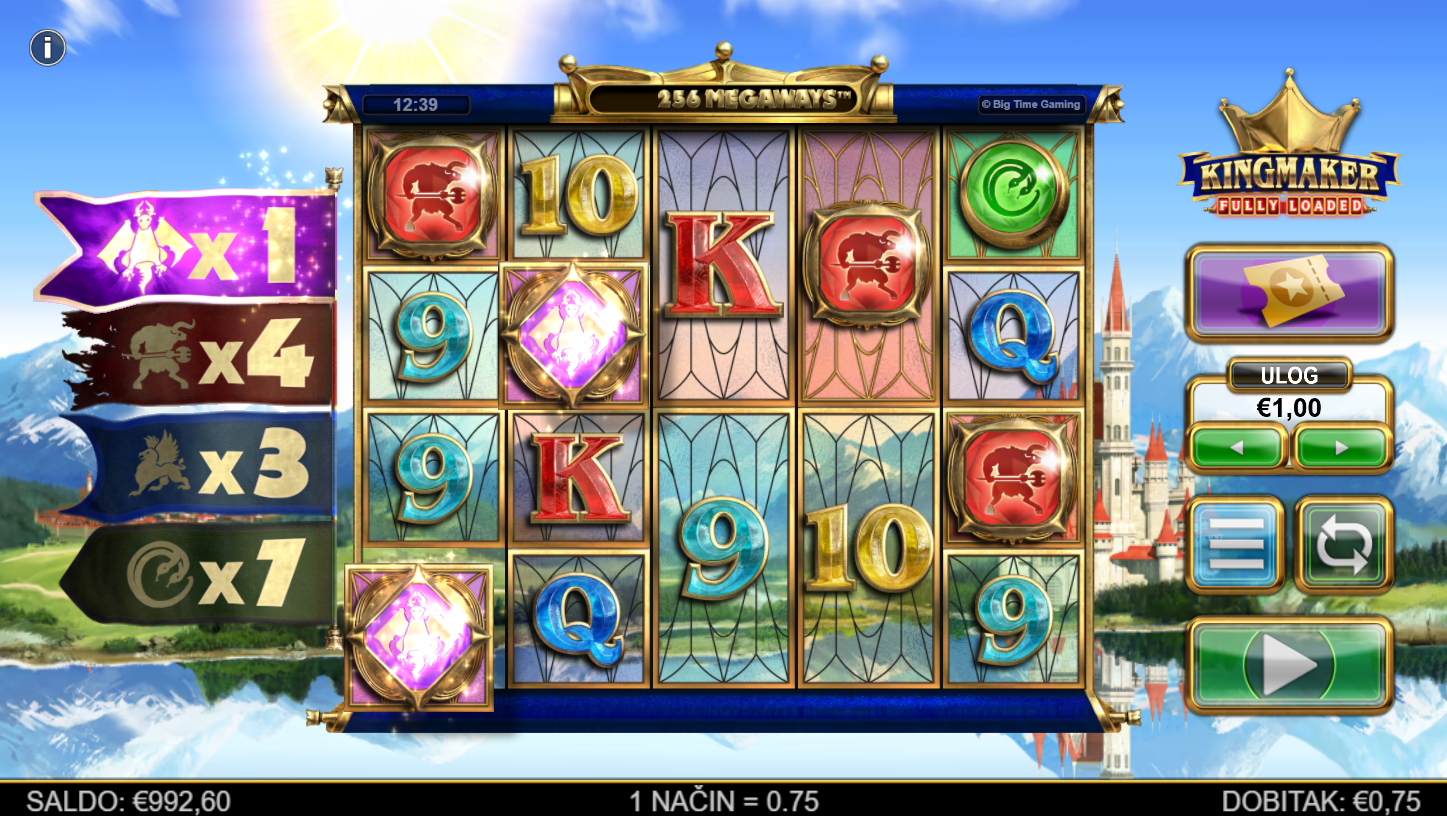Viewport: 1447px width, 816px height.
Task: Open the blue hamburger menu
Action: pyautogui.click(x=1235, y=545)
